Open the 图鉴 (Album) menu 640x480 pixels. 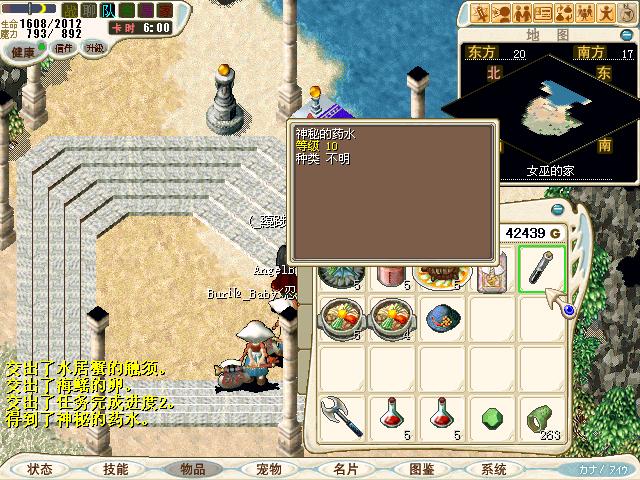[x=421, y=469]
